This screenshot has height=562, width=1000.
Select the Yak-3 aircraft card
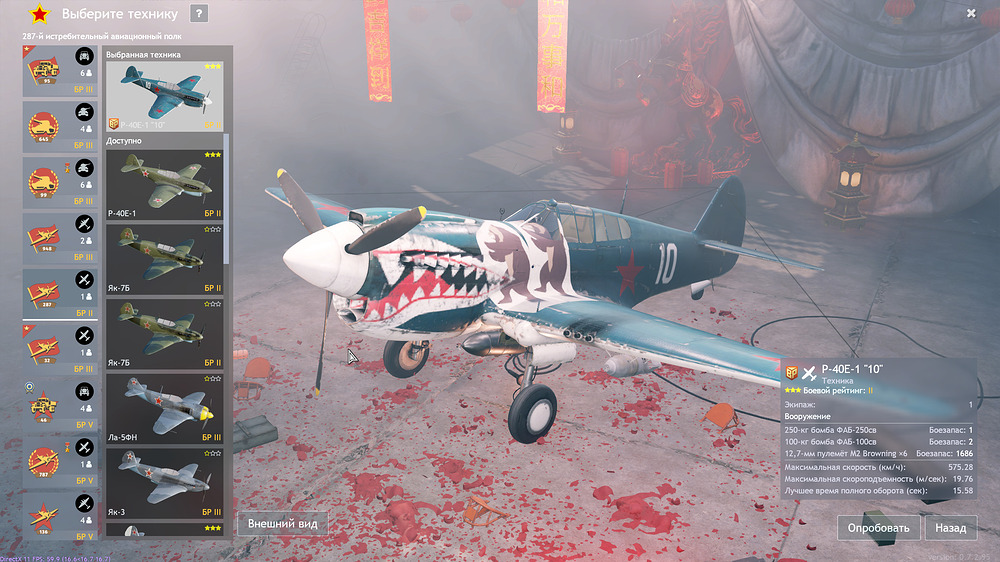coord(165,483)
